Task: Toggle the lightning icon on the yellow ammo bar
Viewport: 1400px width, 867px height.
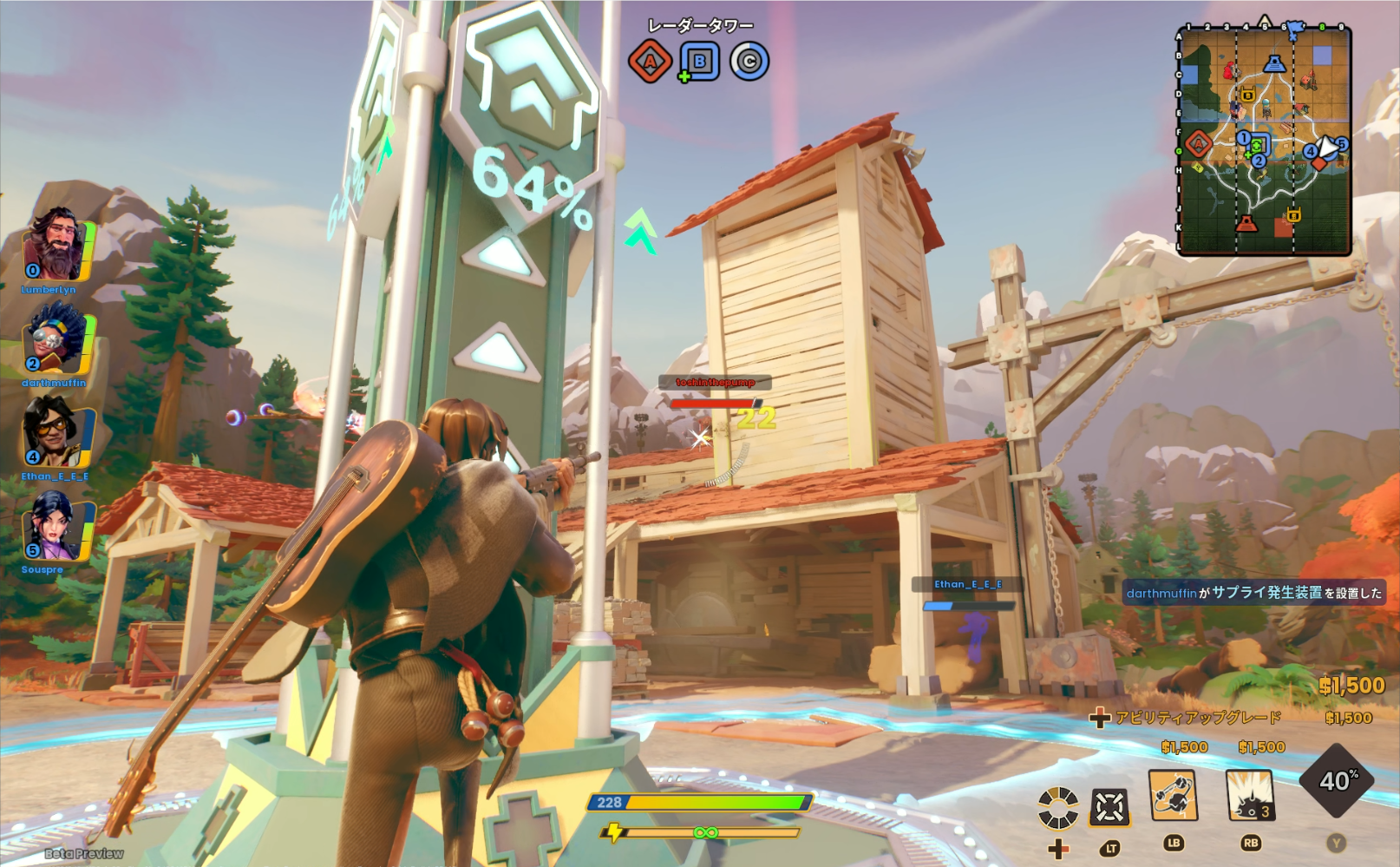Action: (614, 833)
